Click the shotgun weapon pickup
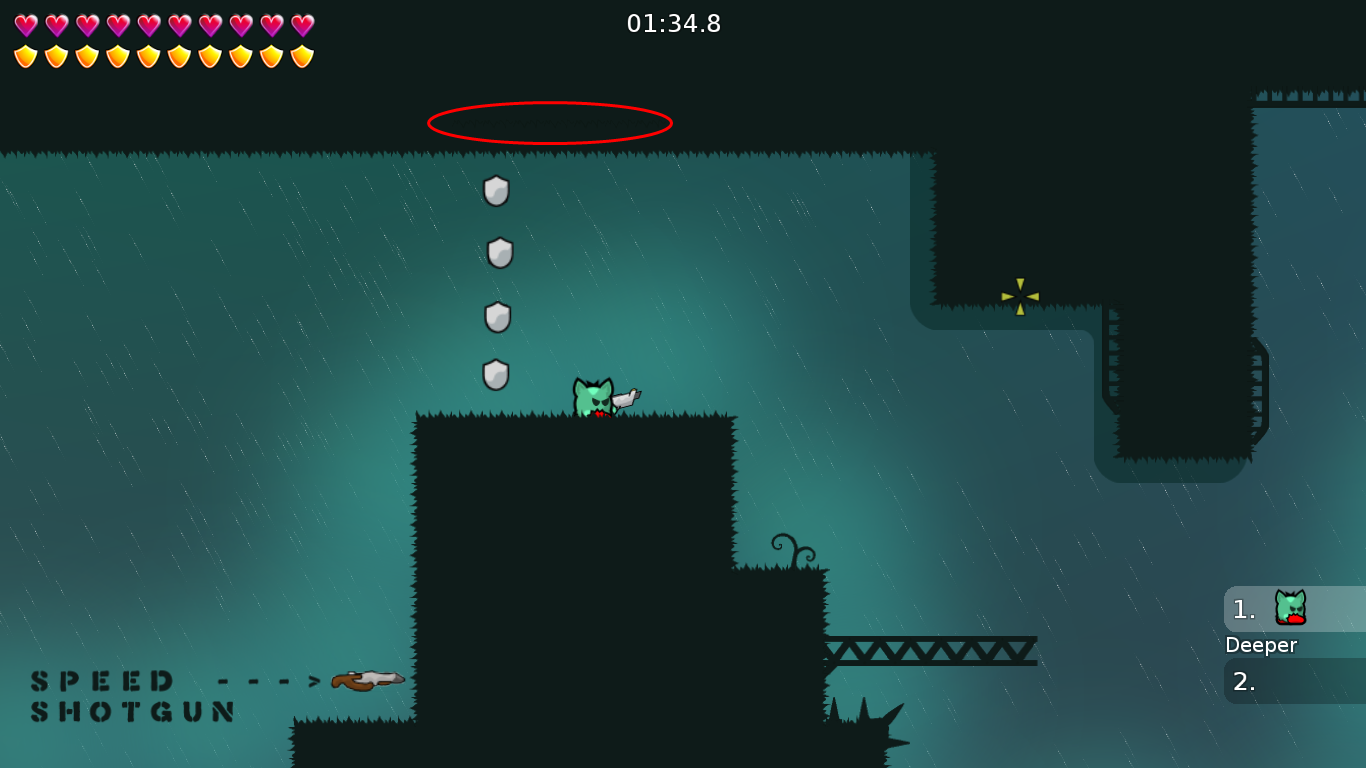 366,679
